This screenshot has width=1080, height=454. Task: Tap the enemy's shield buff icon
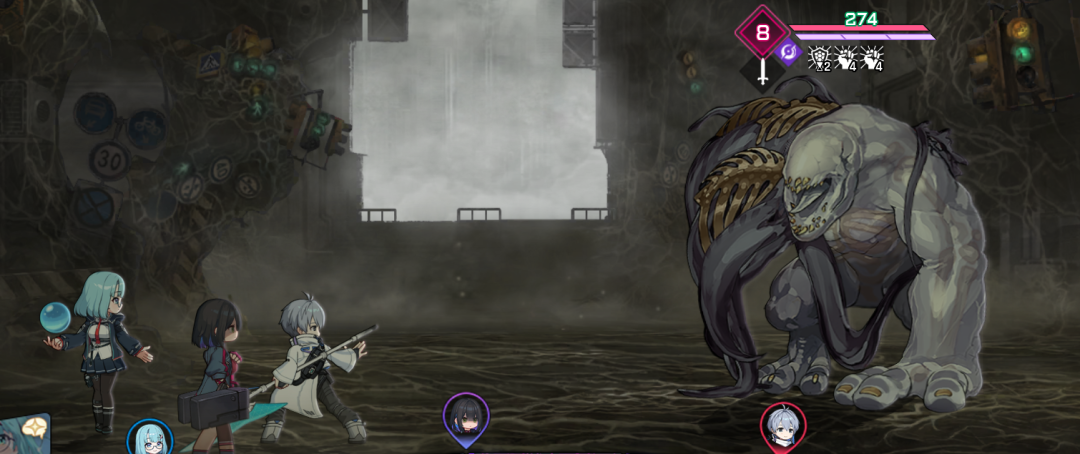click(x=819, y=58)
